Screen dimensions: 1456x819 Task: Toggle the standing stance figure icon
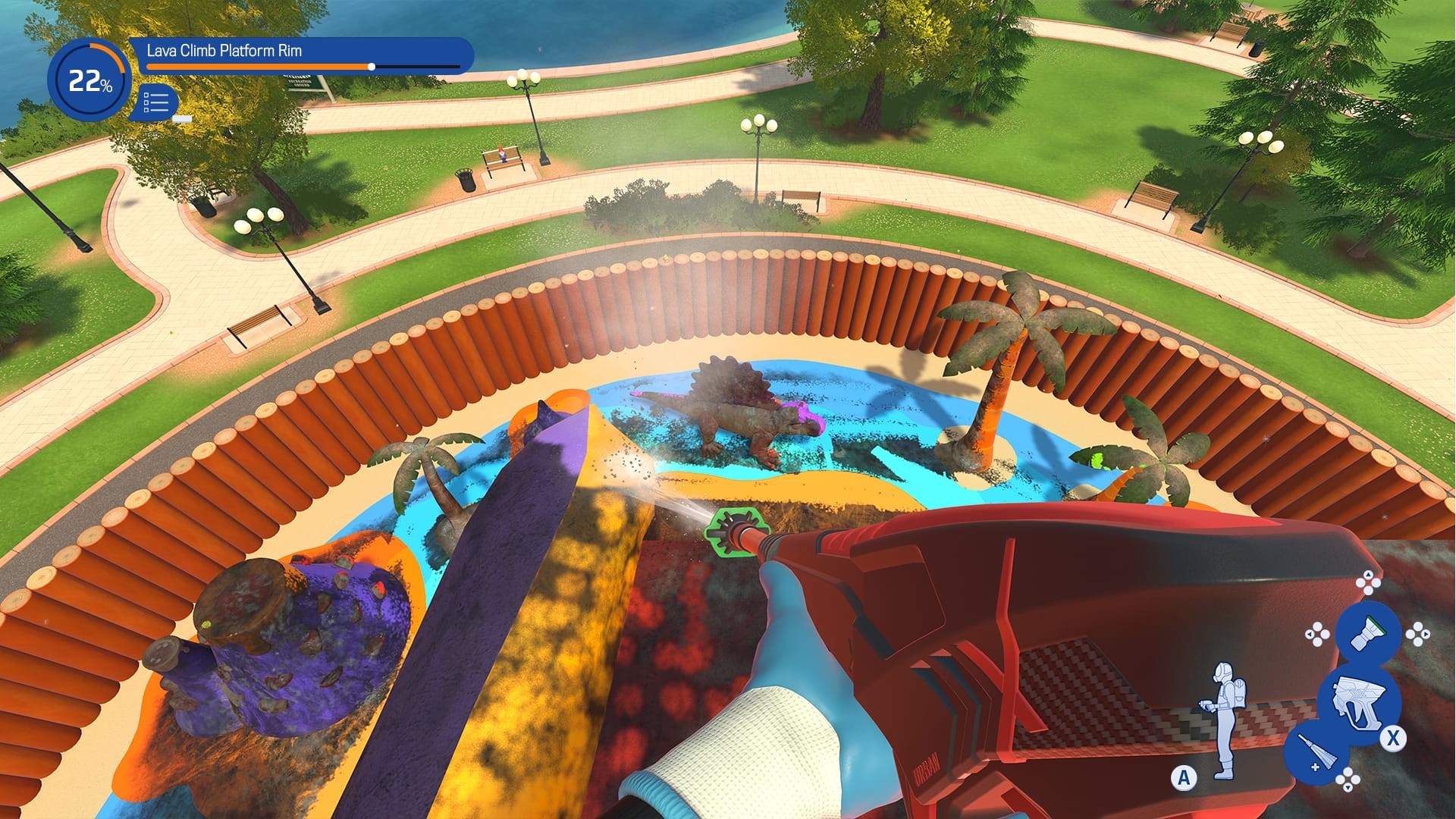pos(1222,720)
